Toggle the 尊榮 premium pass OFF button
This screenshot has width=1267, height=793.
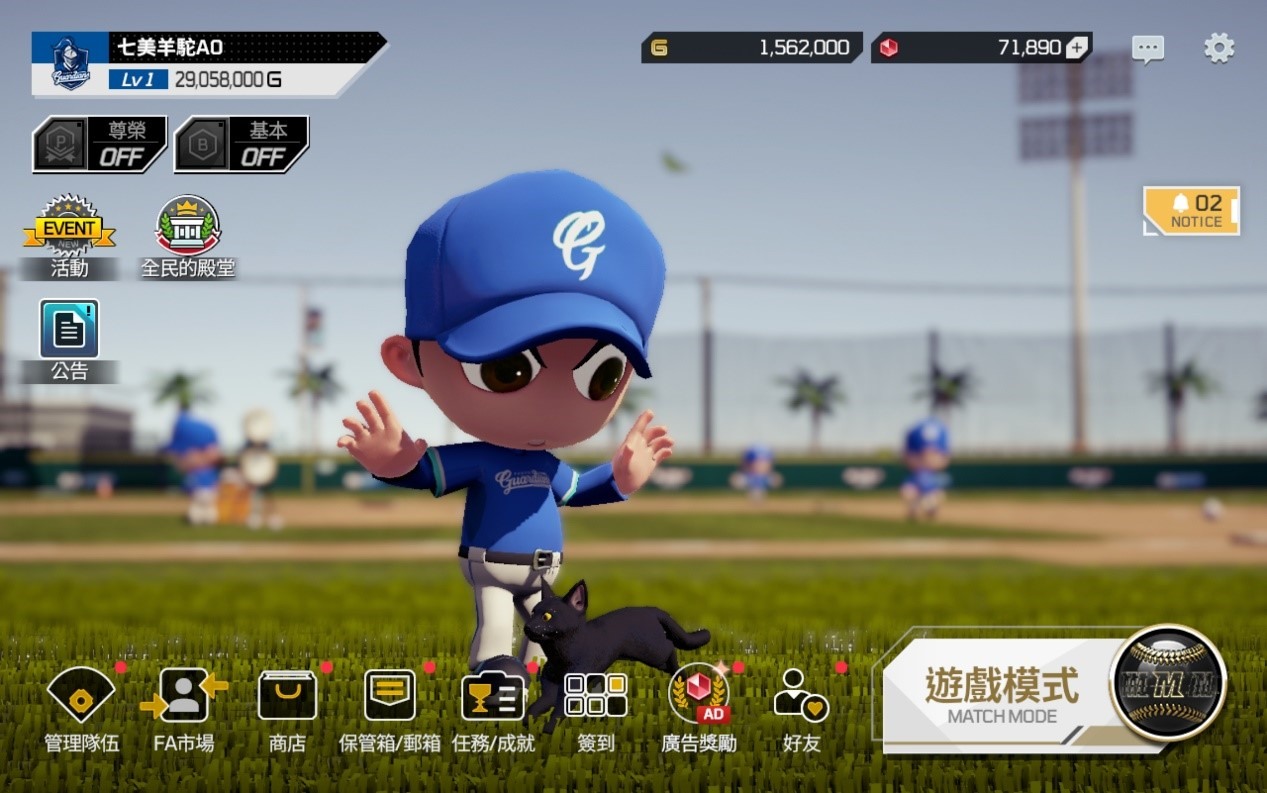[100, 145]
